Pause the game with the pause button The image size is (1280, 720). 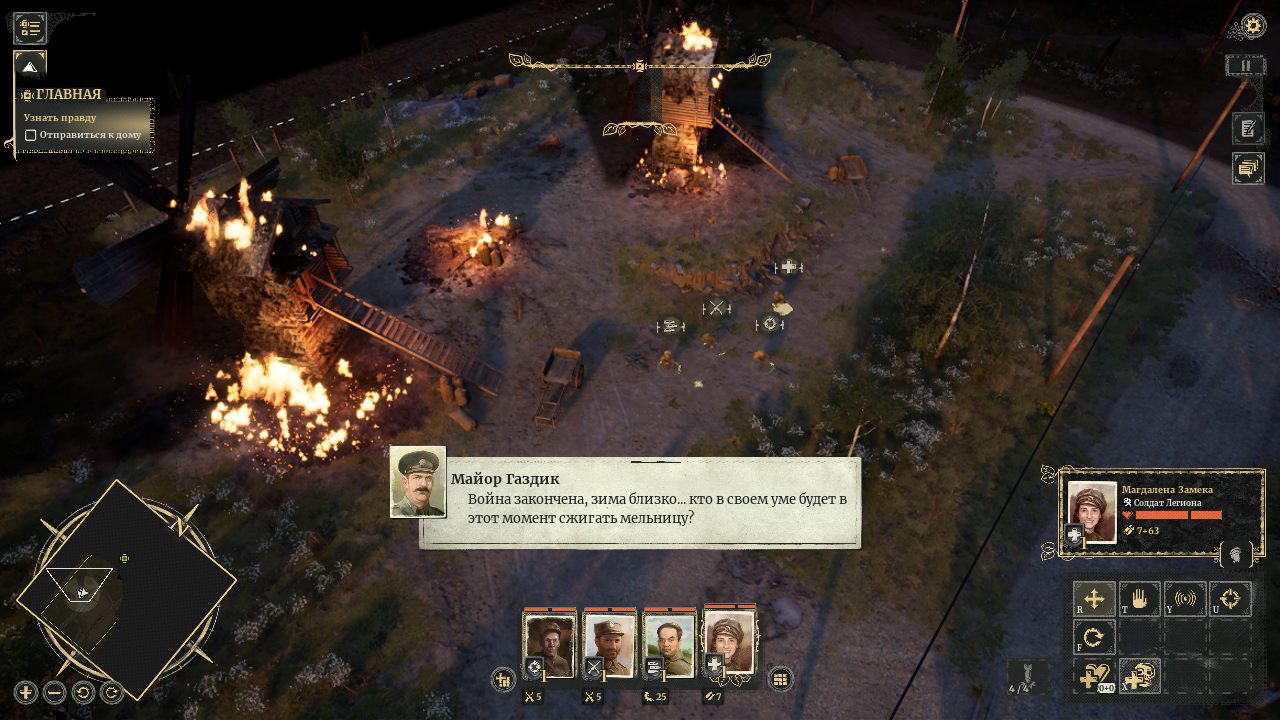(x=1246, y=66)
